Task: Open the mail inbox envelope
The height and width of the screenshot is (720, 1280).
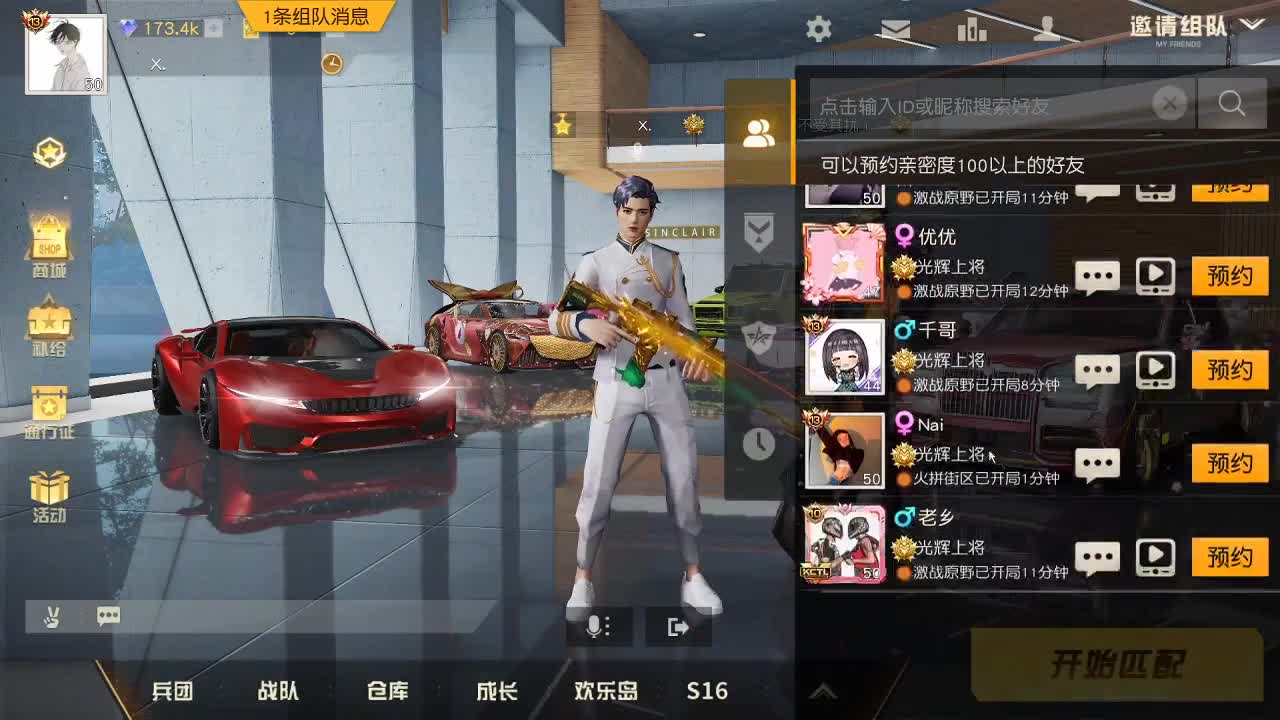Action: click(x=895, y=30)
